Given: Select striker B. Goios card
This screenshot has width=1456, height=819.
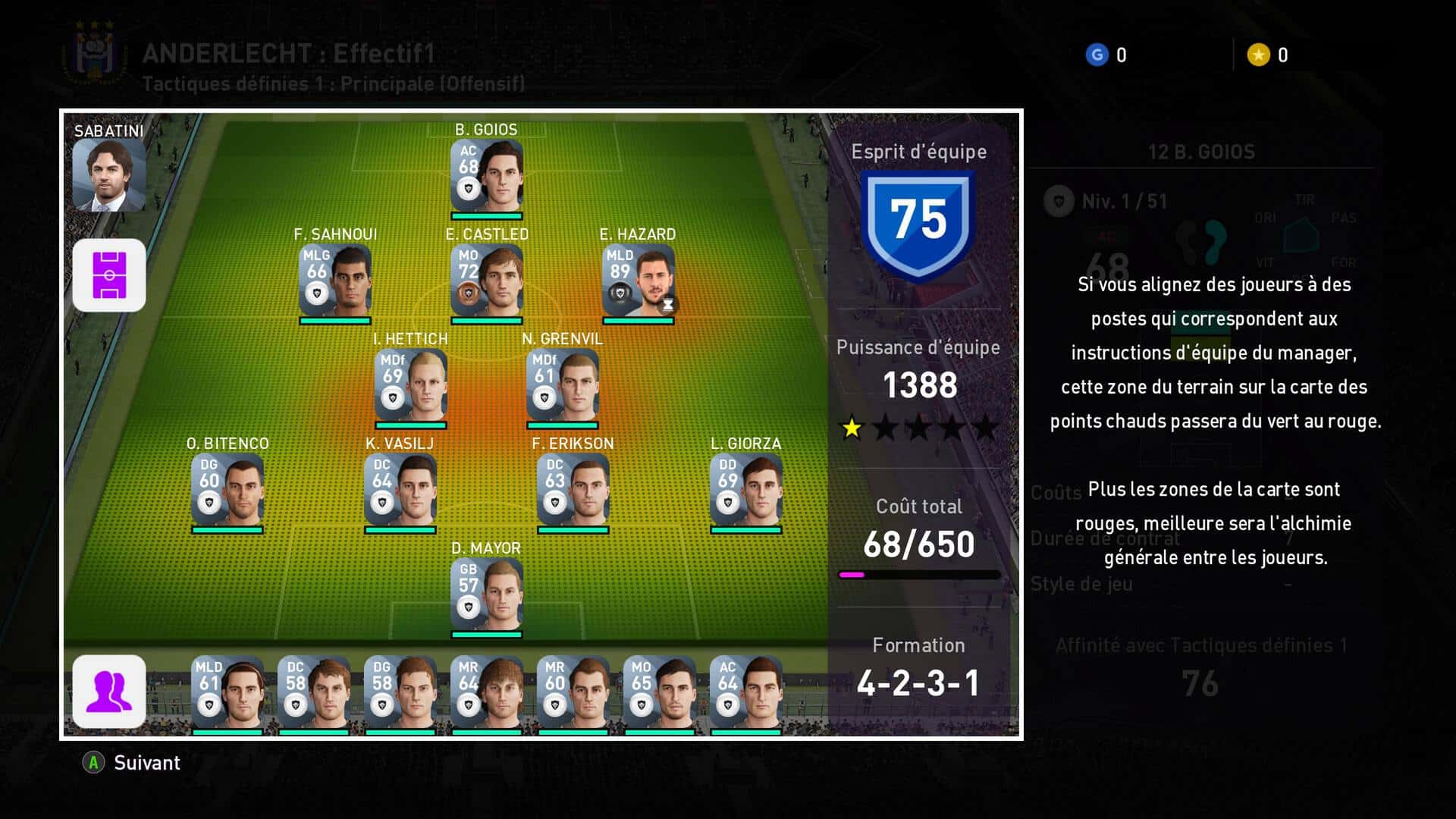Looking at the screenshot, I should pyautogui.click(x=486, y=176).
